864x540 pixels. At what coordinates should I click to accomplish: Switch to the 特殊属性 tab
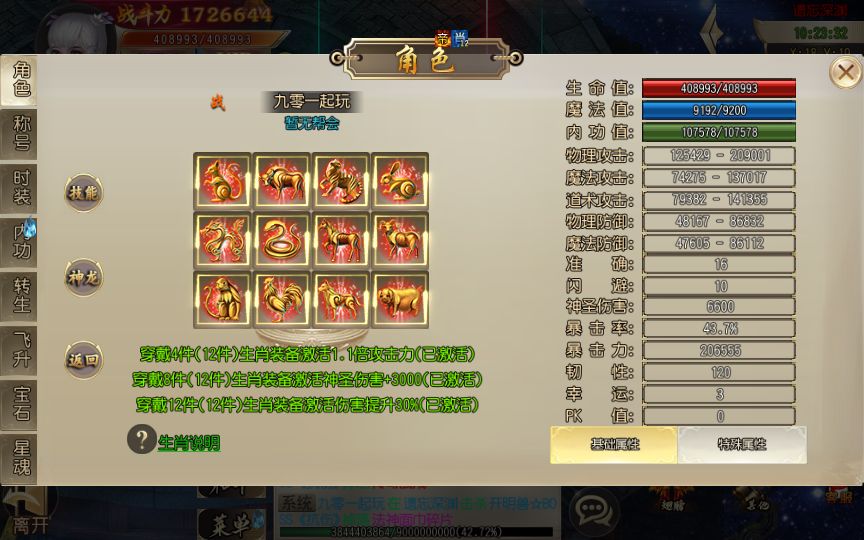coord(742,444)
